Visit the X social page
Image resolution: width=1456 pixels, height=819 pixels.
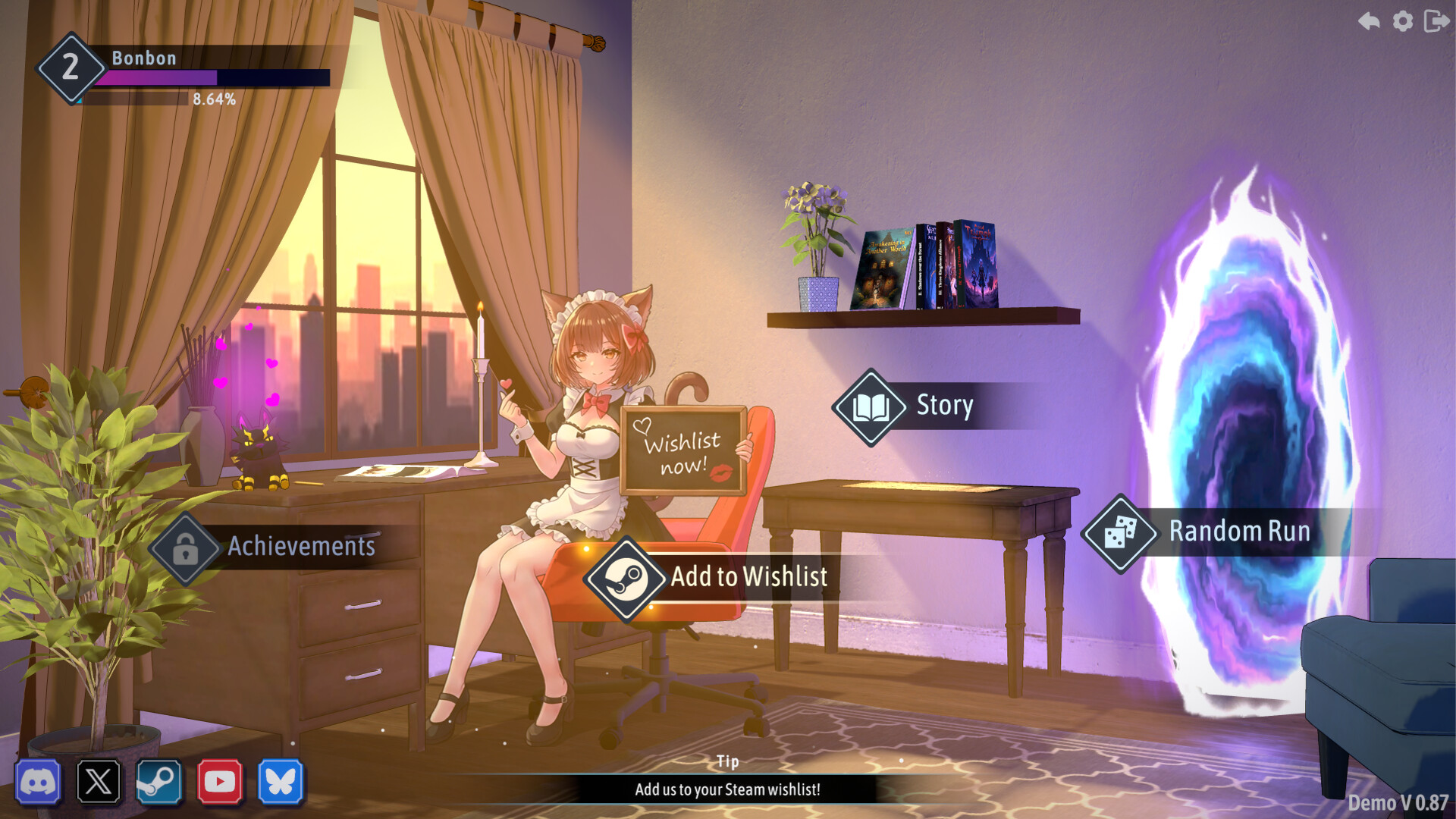point(99,781)
